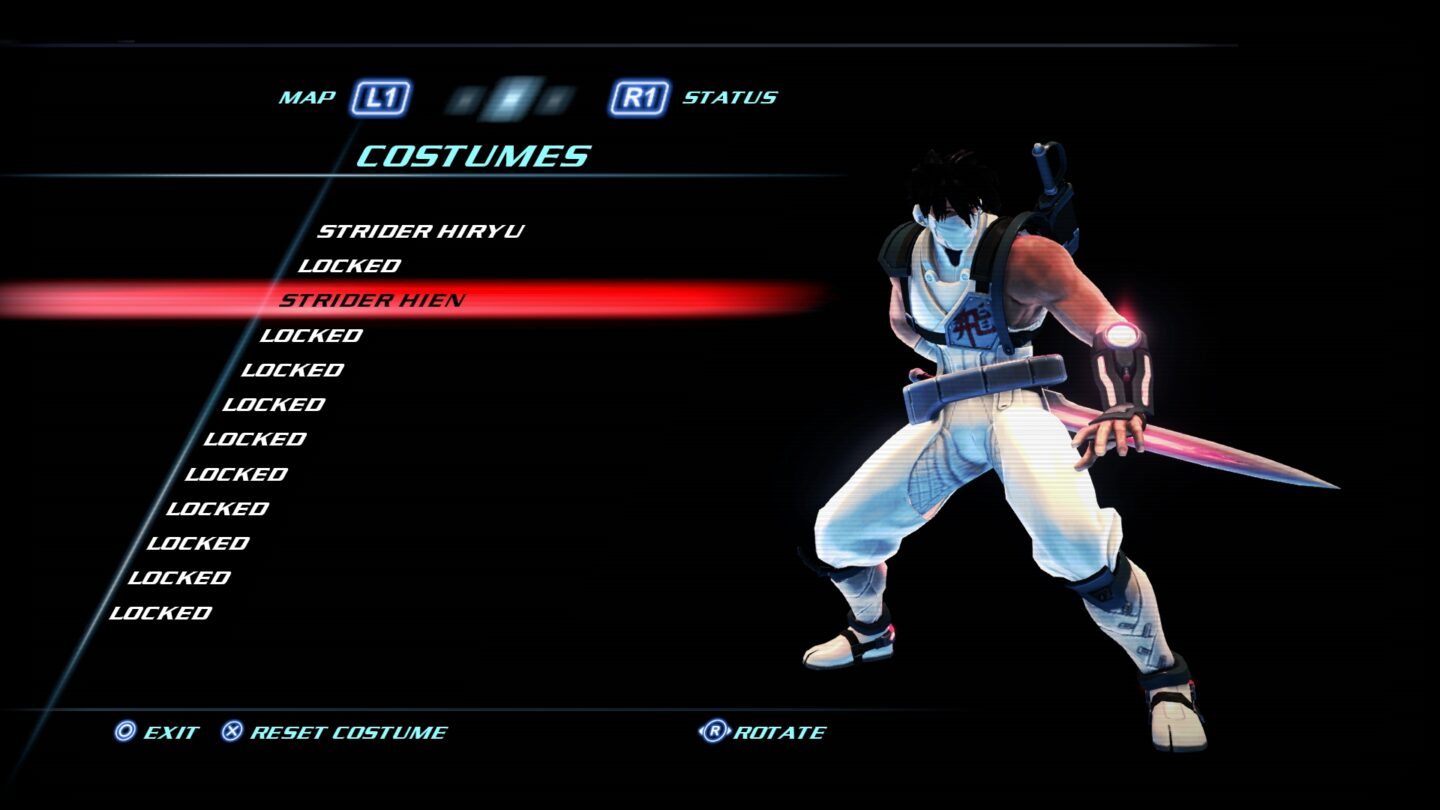Click the center page indicator diamond at the top
Image resolution: width=1440 pixels, height=810 pixels.
pyautogui.click(x=510, y=97)
